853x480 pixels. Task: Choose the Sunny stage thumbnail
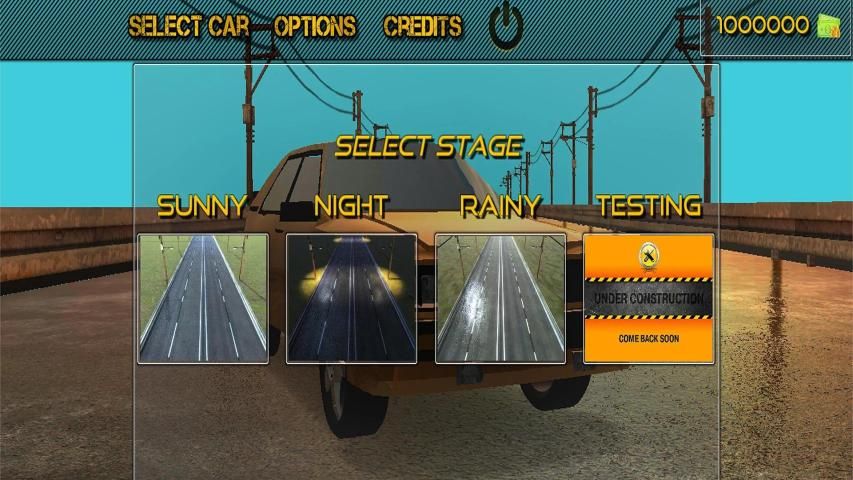tap(203, 298)
